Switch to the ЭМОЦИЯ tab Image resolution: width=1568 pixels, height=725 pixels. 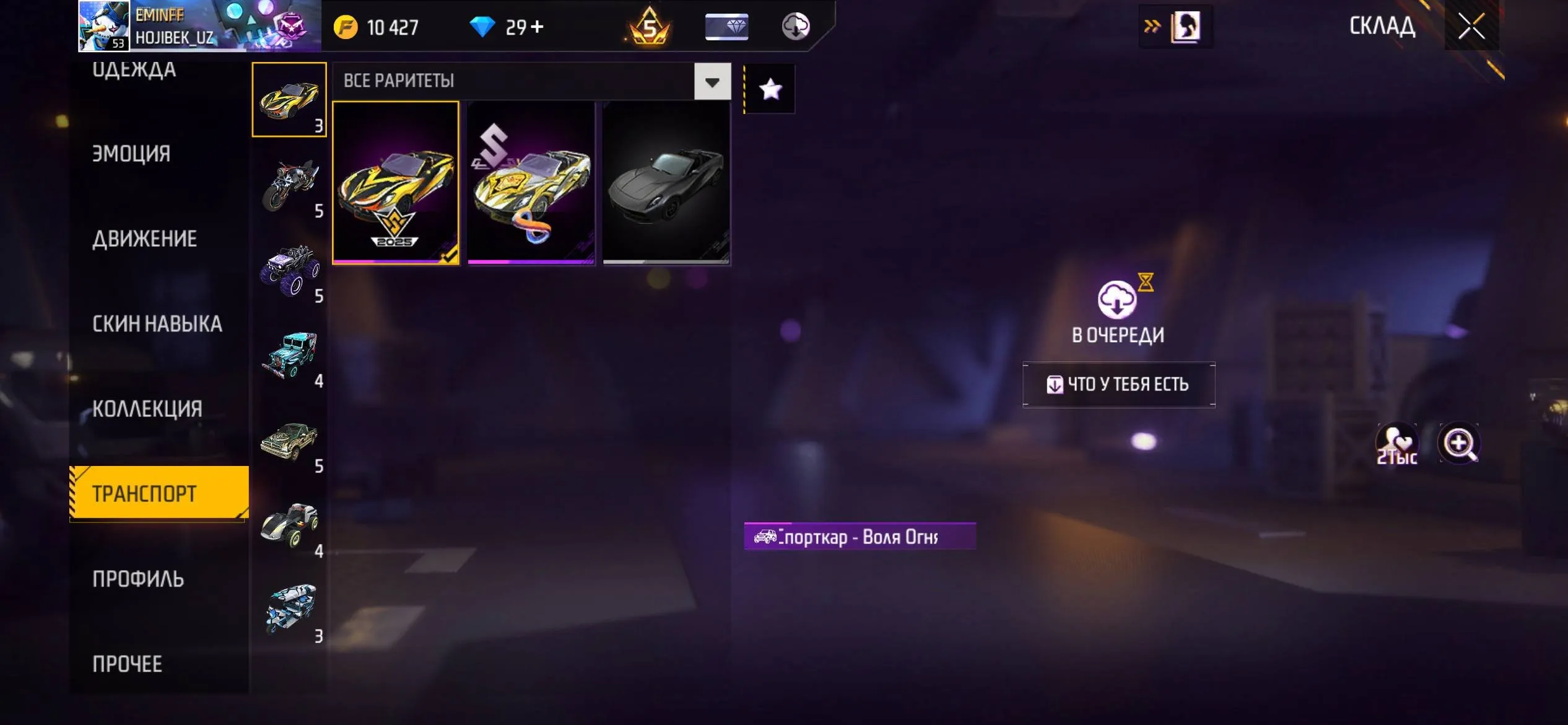pyautogui.click(x=130, y=153)
